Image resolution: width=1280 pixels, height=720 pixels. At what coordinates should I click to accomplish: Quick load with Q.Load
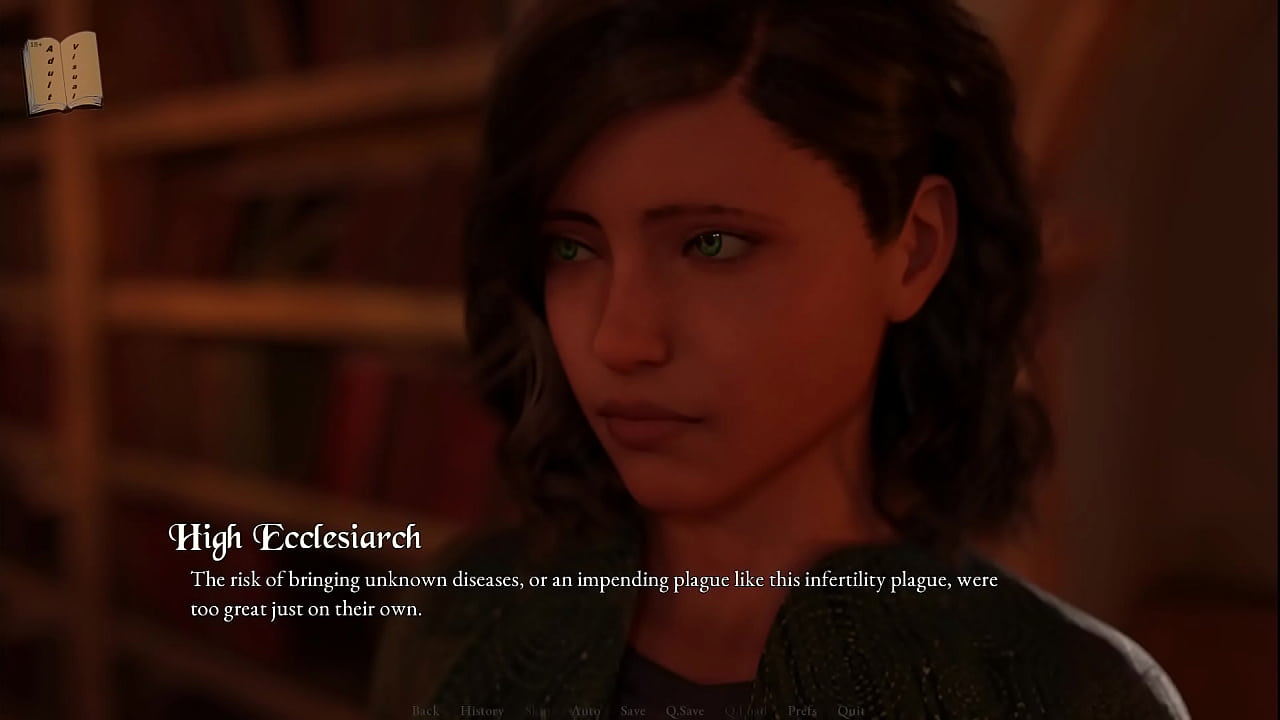tap(745, 711)
